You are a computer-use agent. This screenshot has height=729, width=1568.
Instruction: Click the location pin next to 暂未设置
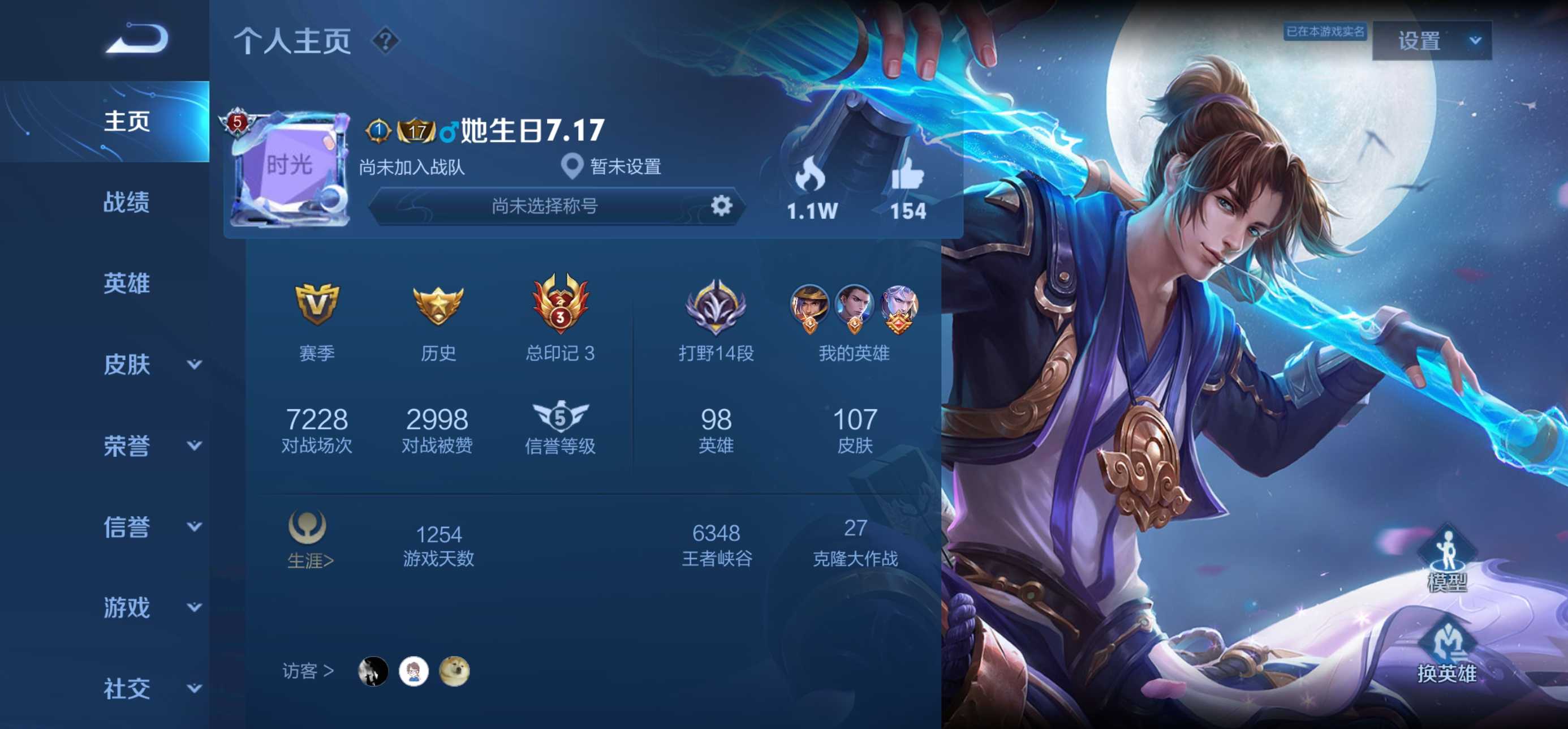click(x=574, y=165)
